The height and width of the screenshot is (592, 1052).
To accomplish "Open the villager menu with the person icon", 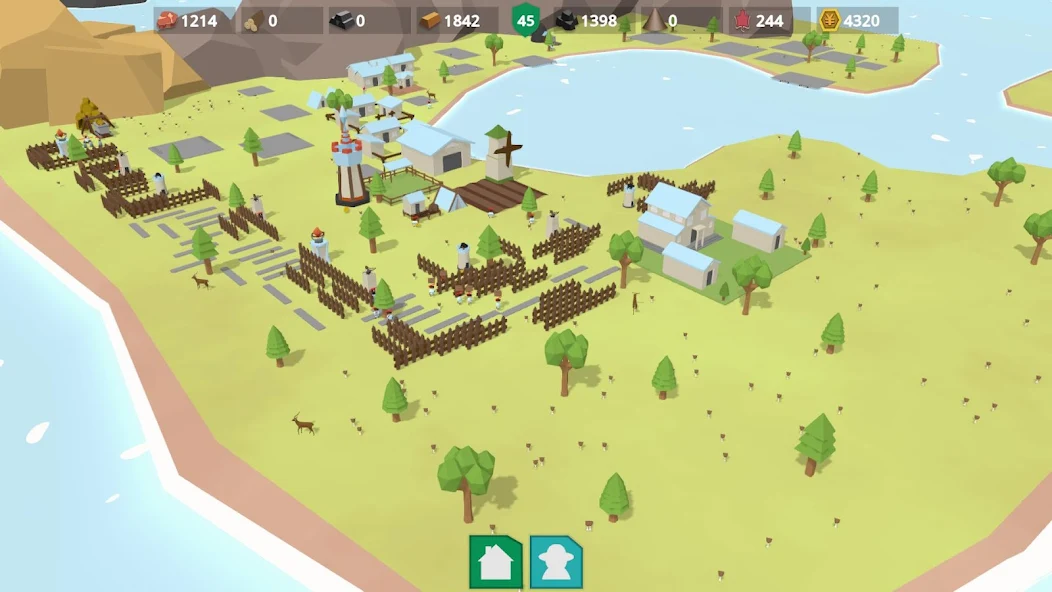I will point(556,562).
